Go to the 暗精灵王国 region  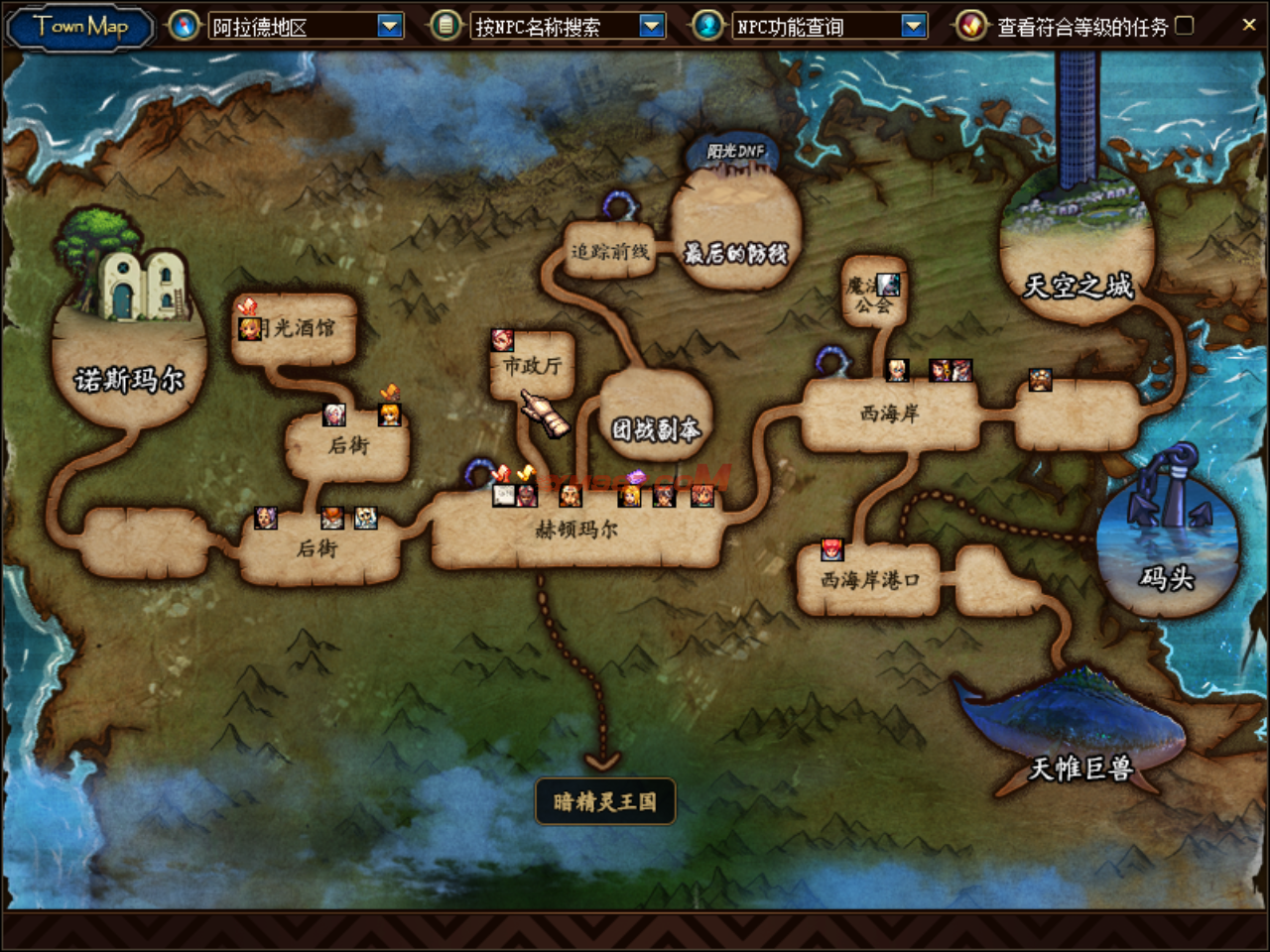click(x=605, y=801)
